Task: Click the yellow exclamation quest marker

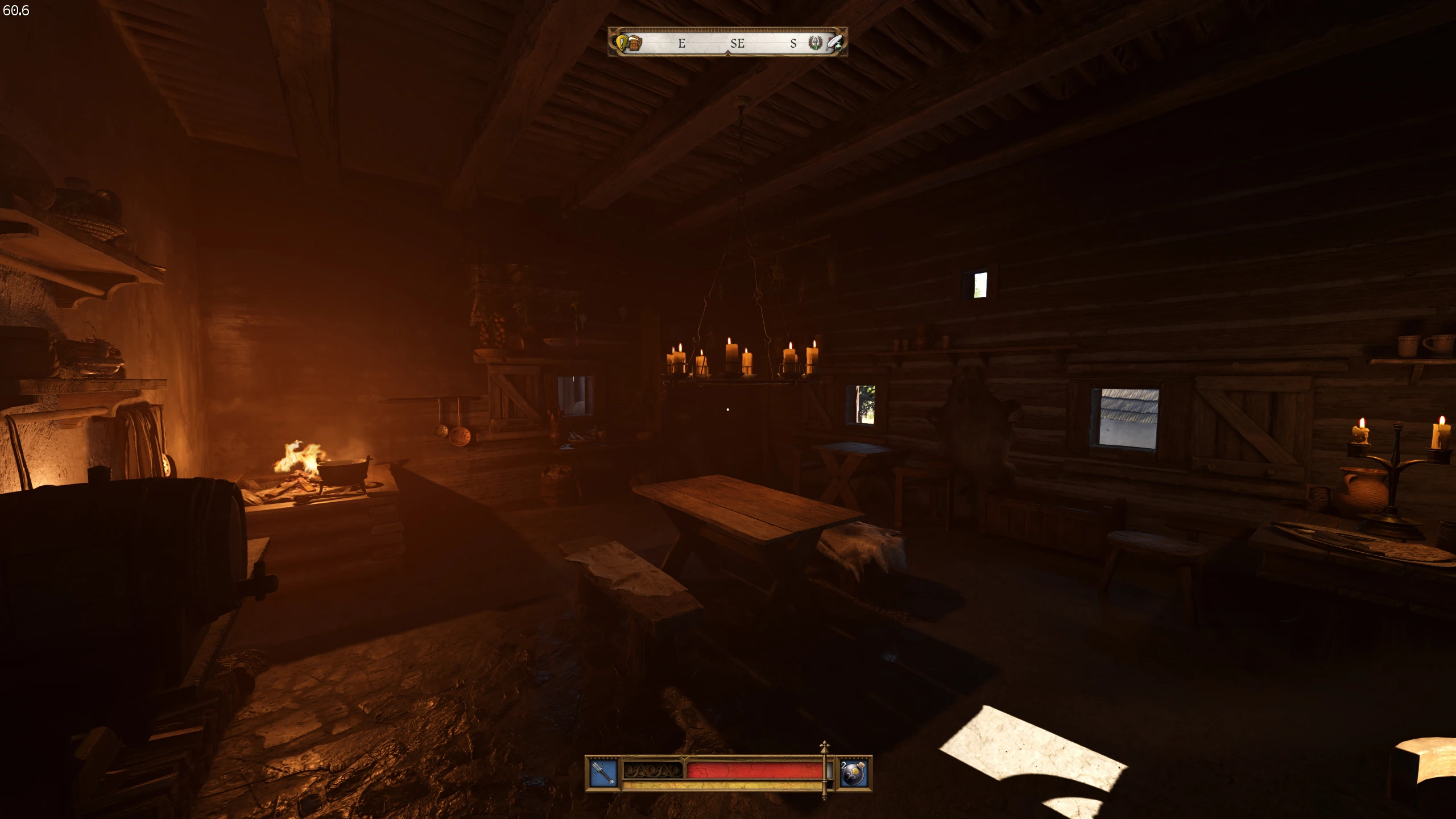Action: pos(622,43)
